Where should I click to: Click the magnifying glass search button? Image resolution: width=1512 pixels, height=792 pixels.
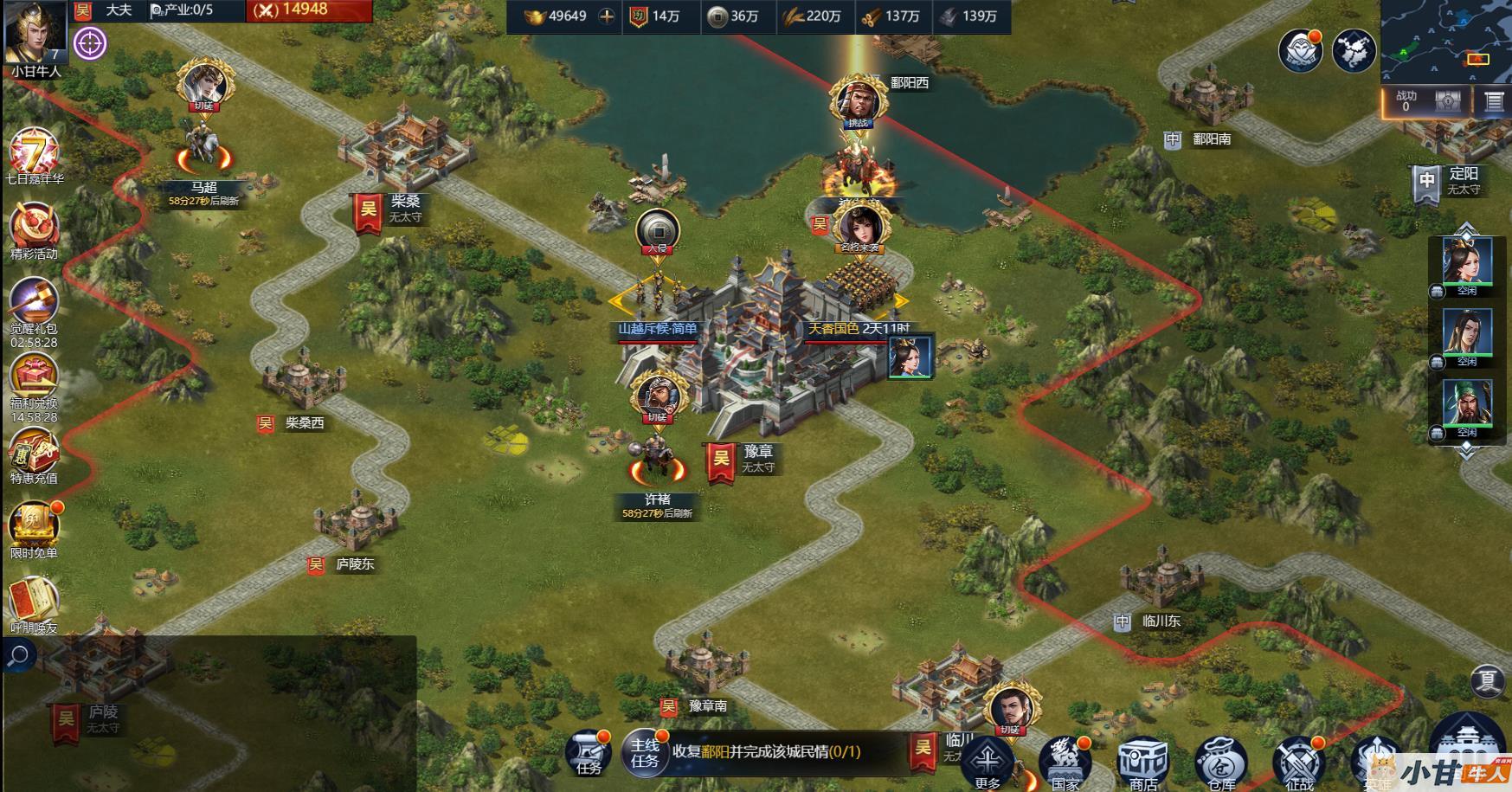[x=18, y=656]
